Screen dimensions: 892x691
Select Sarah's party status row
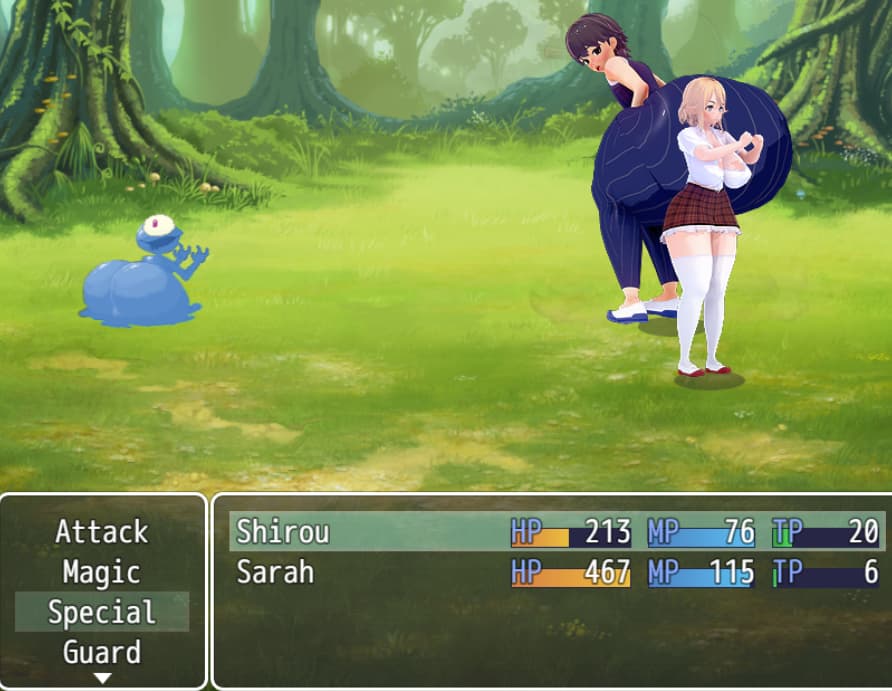coord(556,572)
